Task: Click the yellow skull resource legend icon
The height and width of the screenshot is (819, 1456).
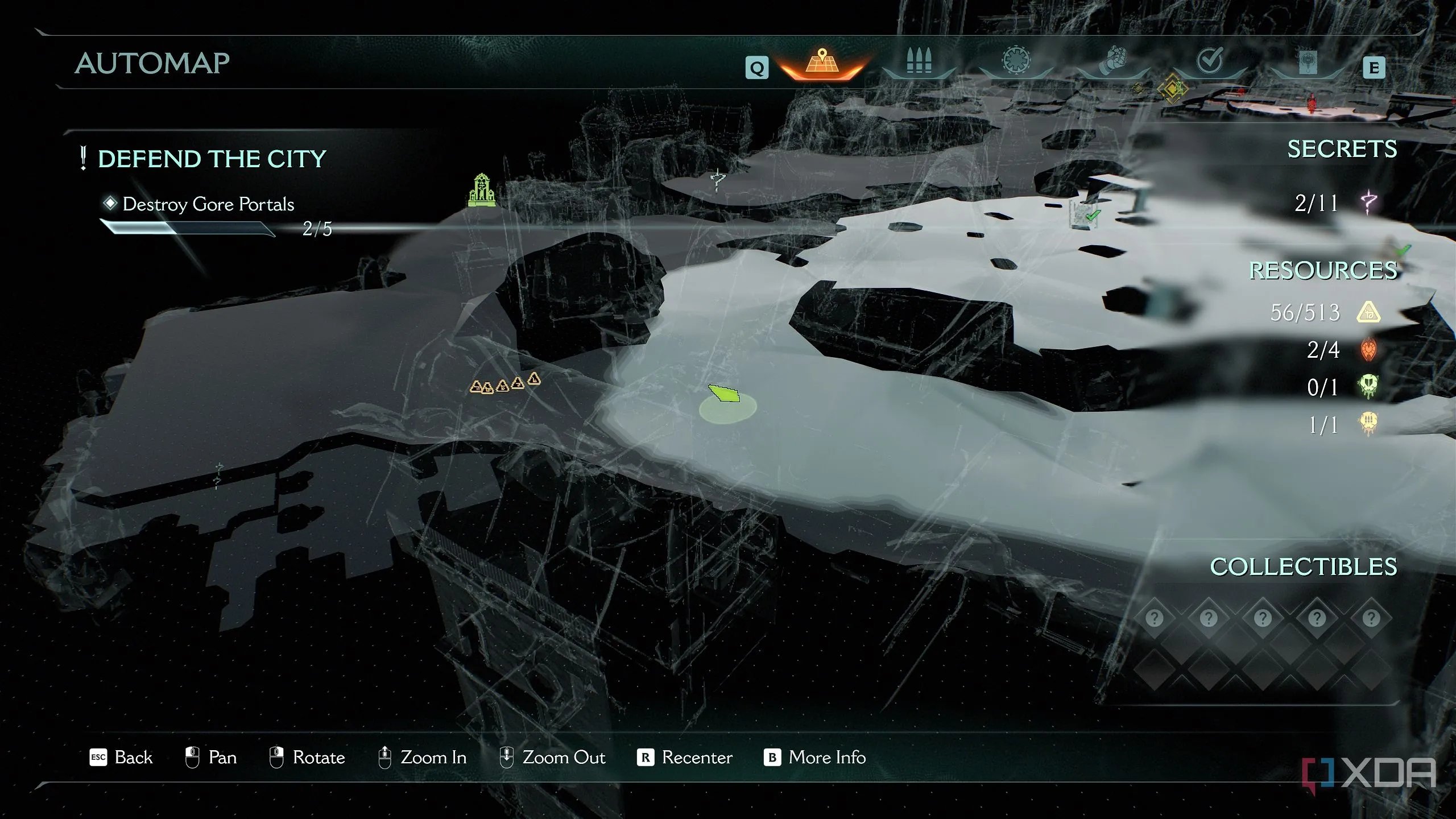Action: pyautogui.click(x=1368, y=424)
